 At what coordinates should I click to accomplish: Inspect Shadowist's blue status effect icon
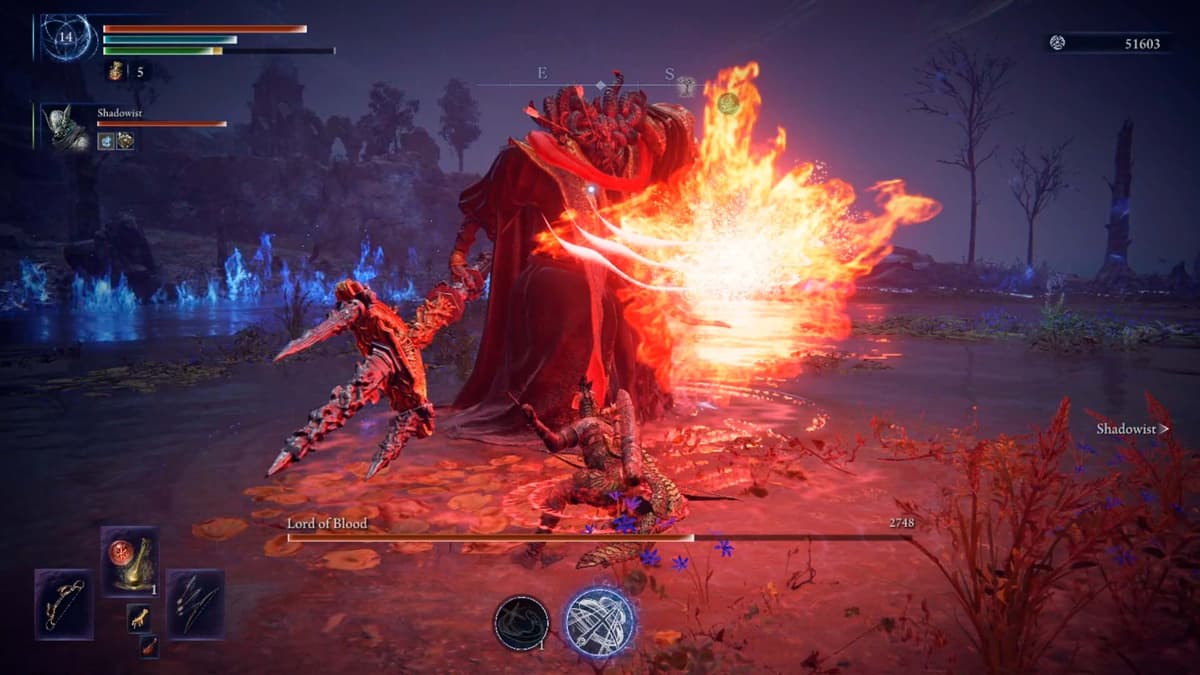point(106,141)
